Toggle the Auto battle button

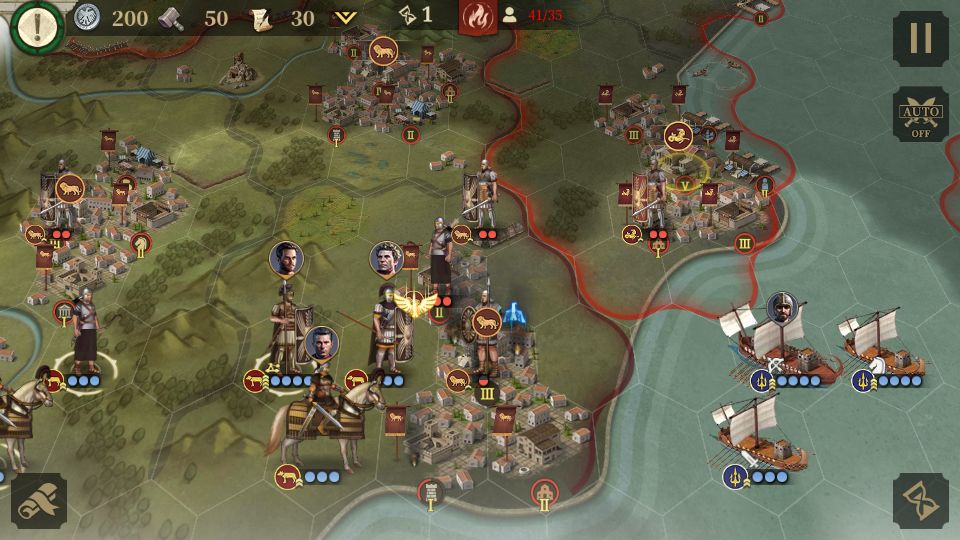click(x=920, y=114)
